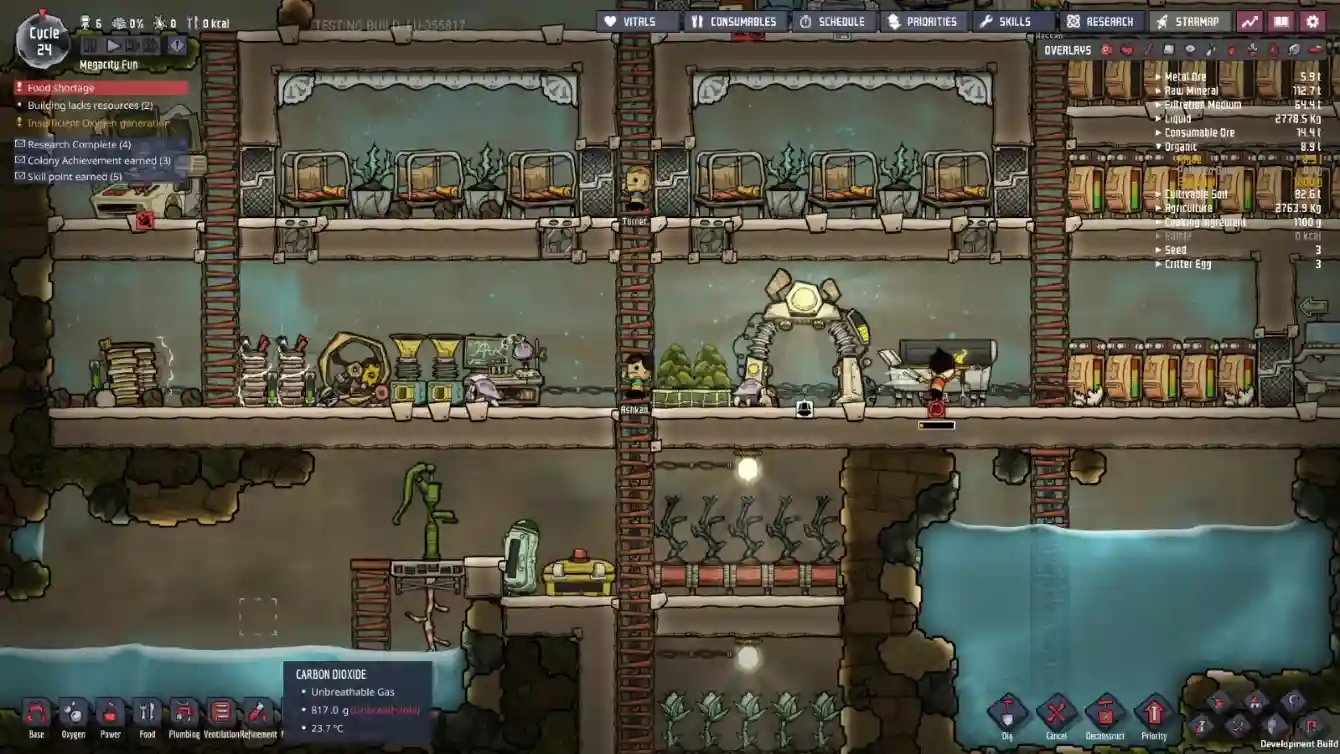The image size is (1340, 754).
Task: Open the Starmap
Action: point(1188,21)
